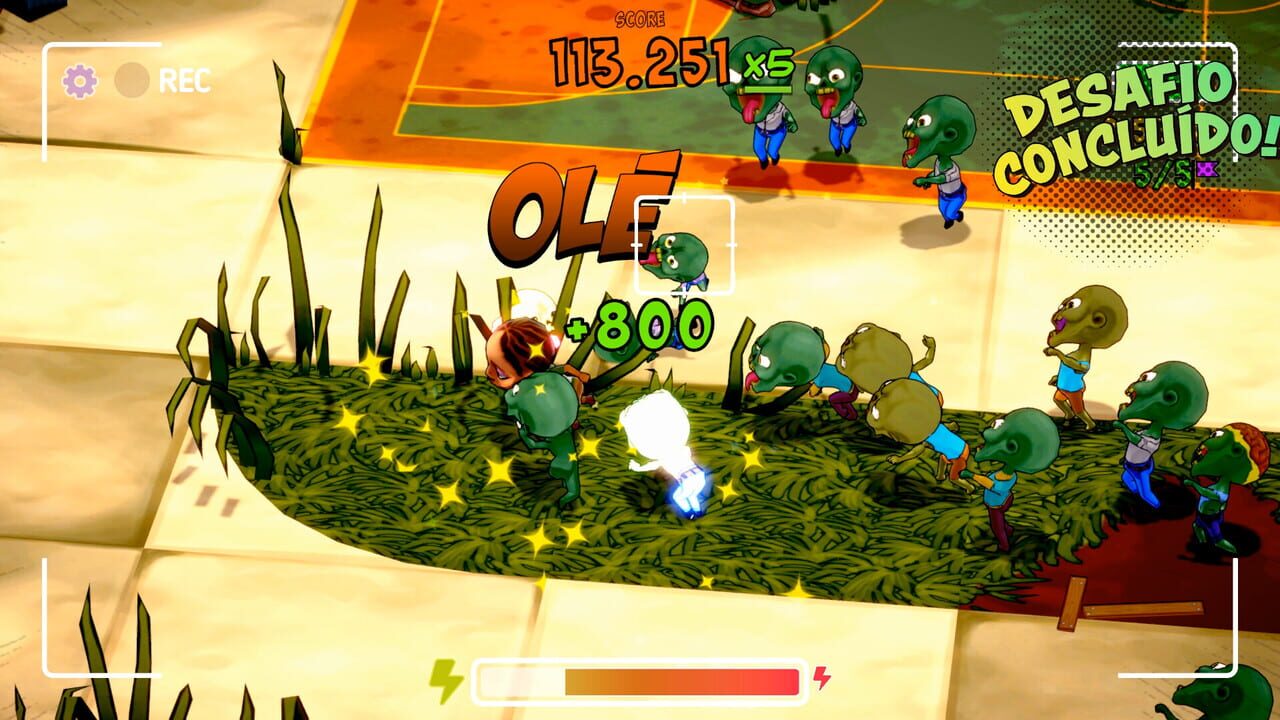This screenshot has height=720, width=1280.
Task: Click the SCORE header label
Action: pyautogui.click(x=641, y=18)
